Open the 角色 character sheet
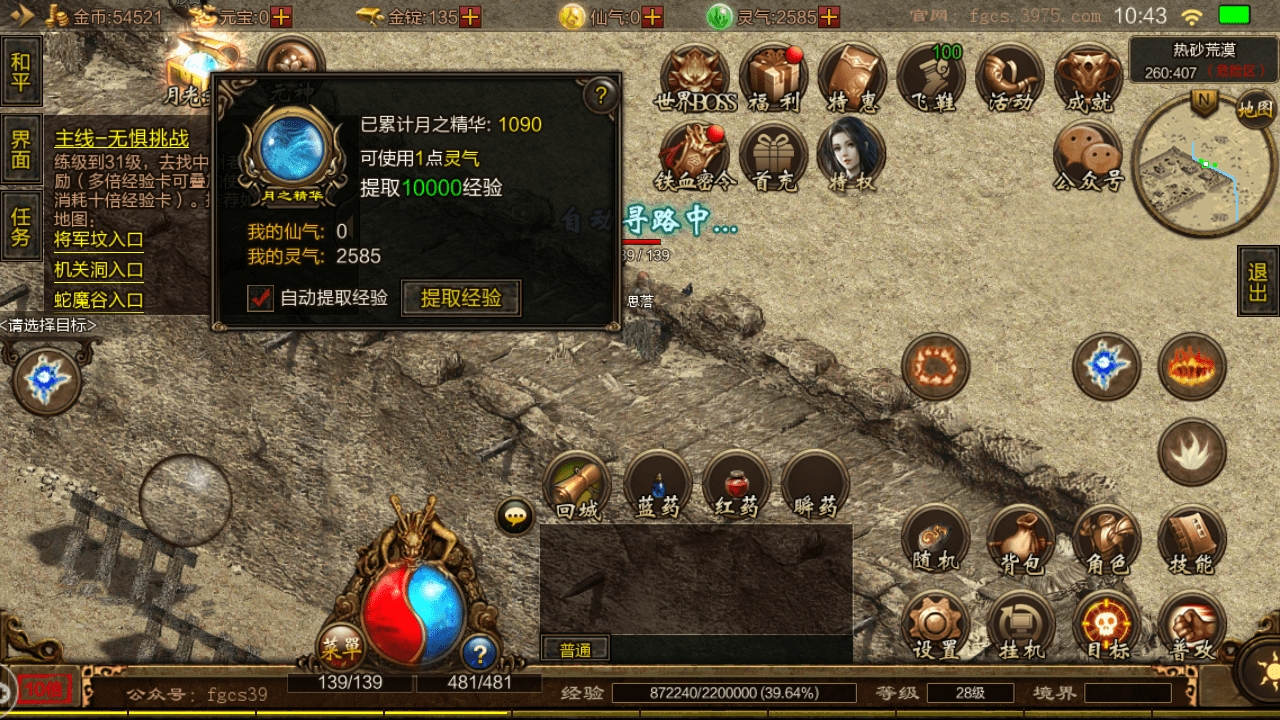The height and width of the screenshot is (720, 1280). pos(1107,539)
